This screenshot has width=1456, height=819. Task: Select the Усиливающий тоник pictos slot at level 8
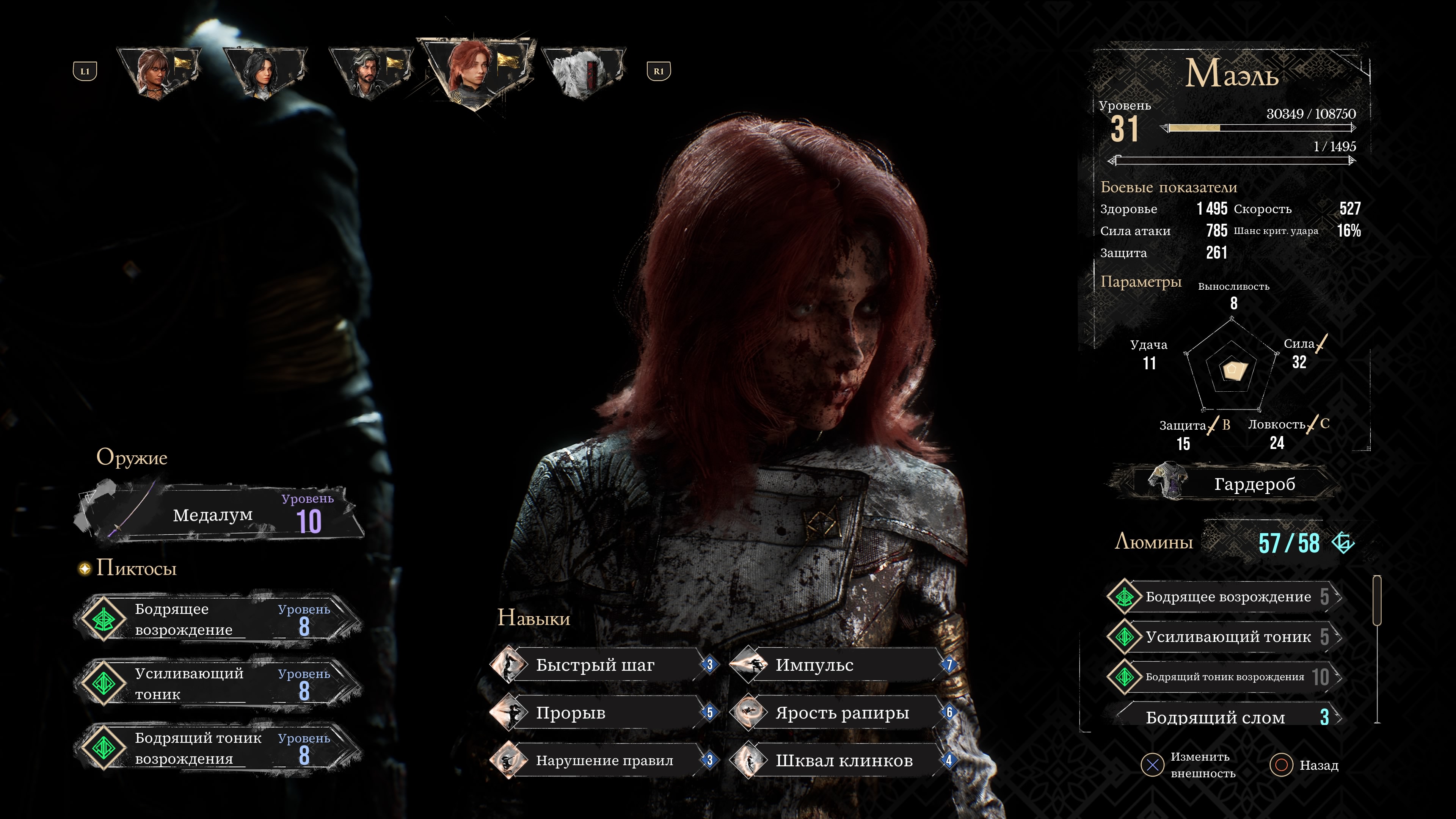pos(218,683)
